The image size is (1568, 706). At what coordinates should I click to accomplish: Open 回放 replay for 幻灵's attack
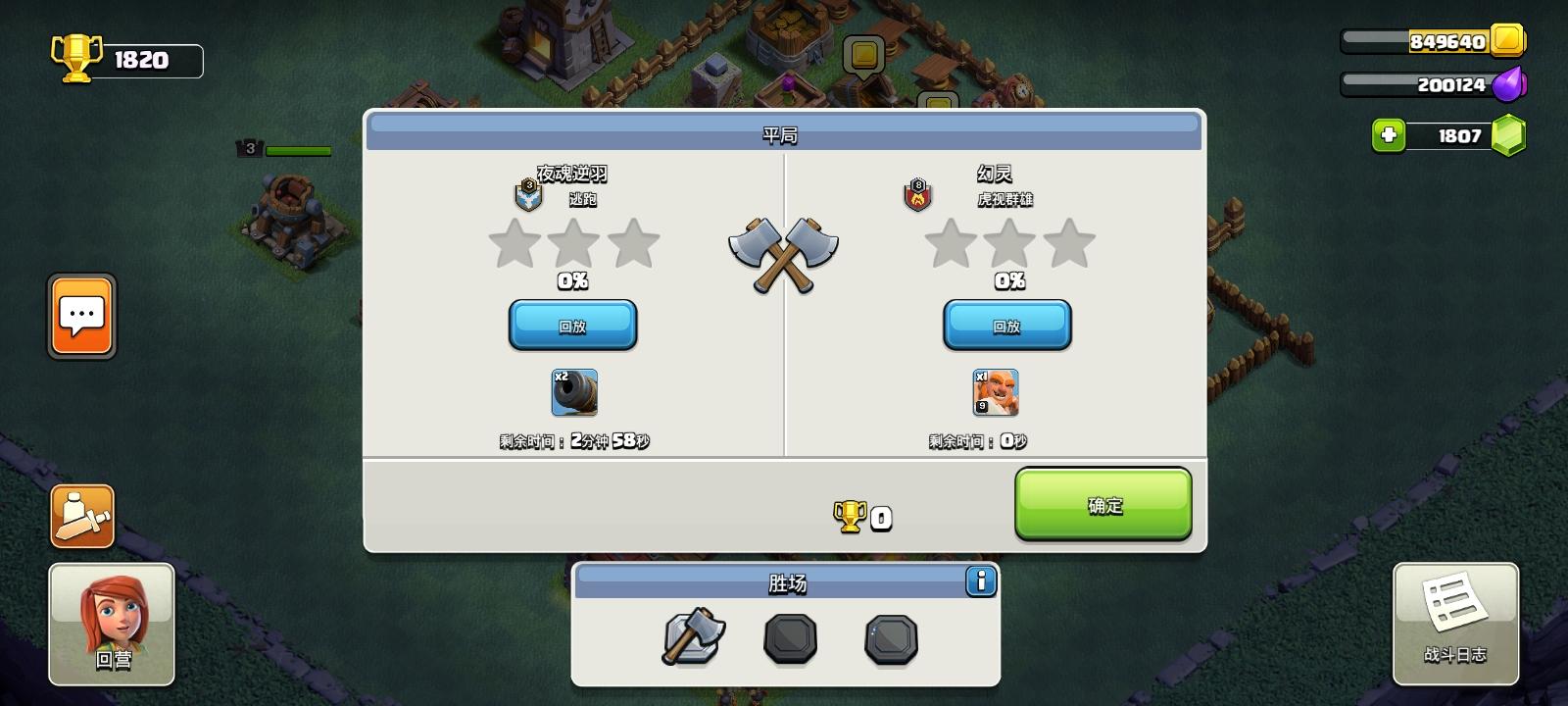tap(1007, 325)
